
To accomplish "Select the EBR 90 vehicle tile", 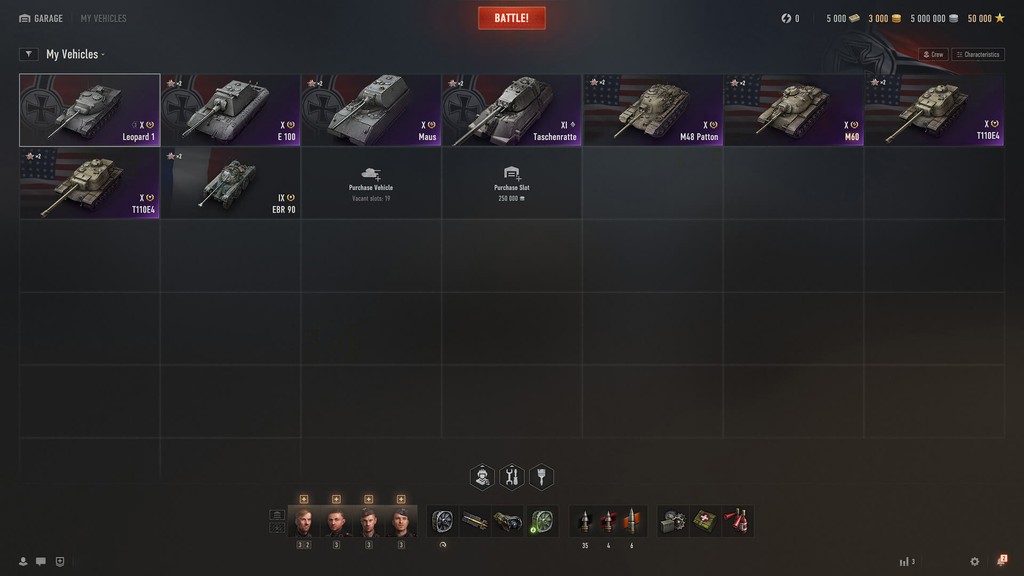I will 230,183.
